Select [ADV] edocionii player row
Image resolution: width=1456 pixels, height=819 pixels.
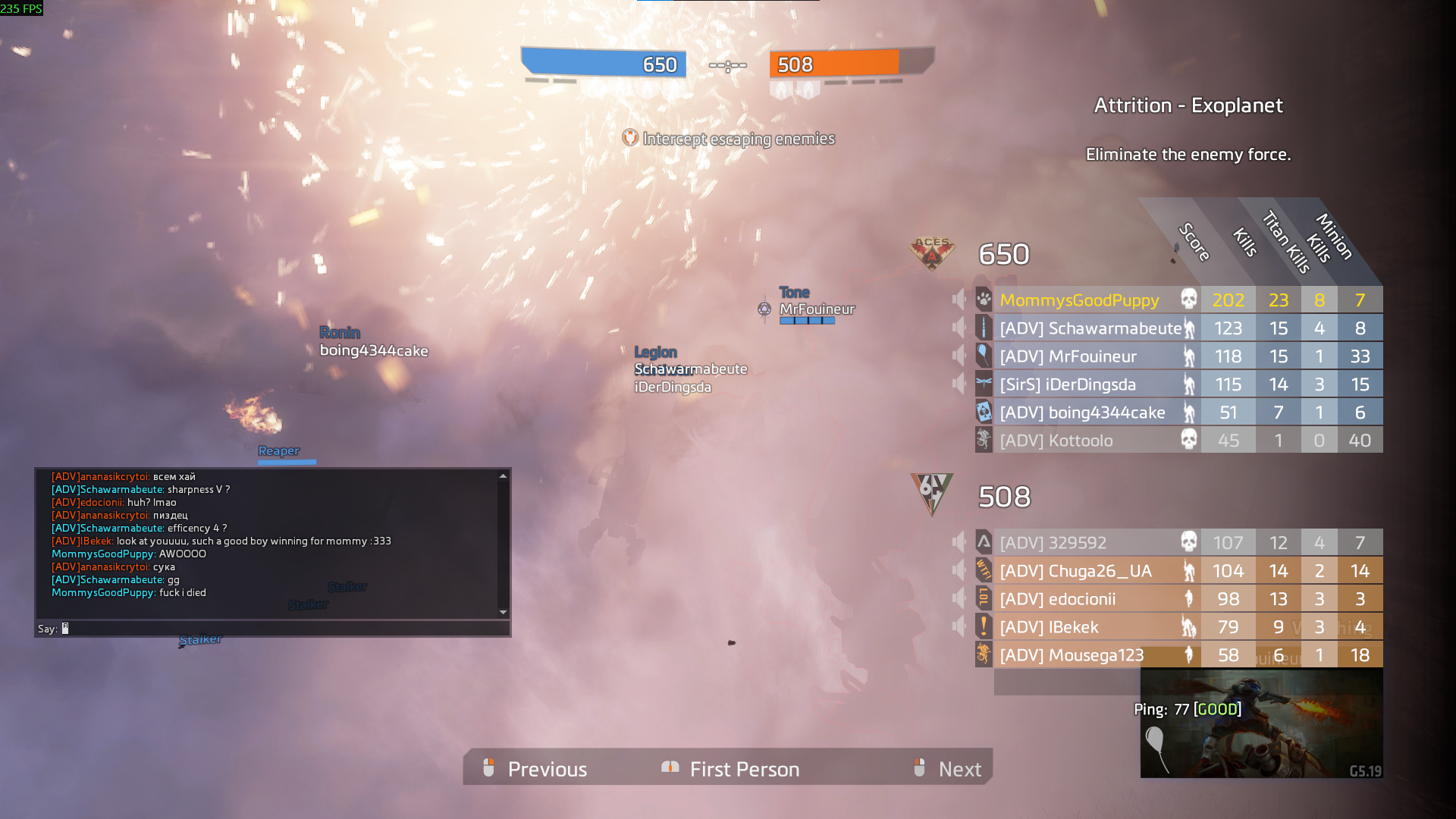1057,599
